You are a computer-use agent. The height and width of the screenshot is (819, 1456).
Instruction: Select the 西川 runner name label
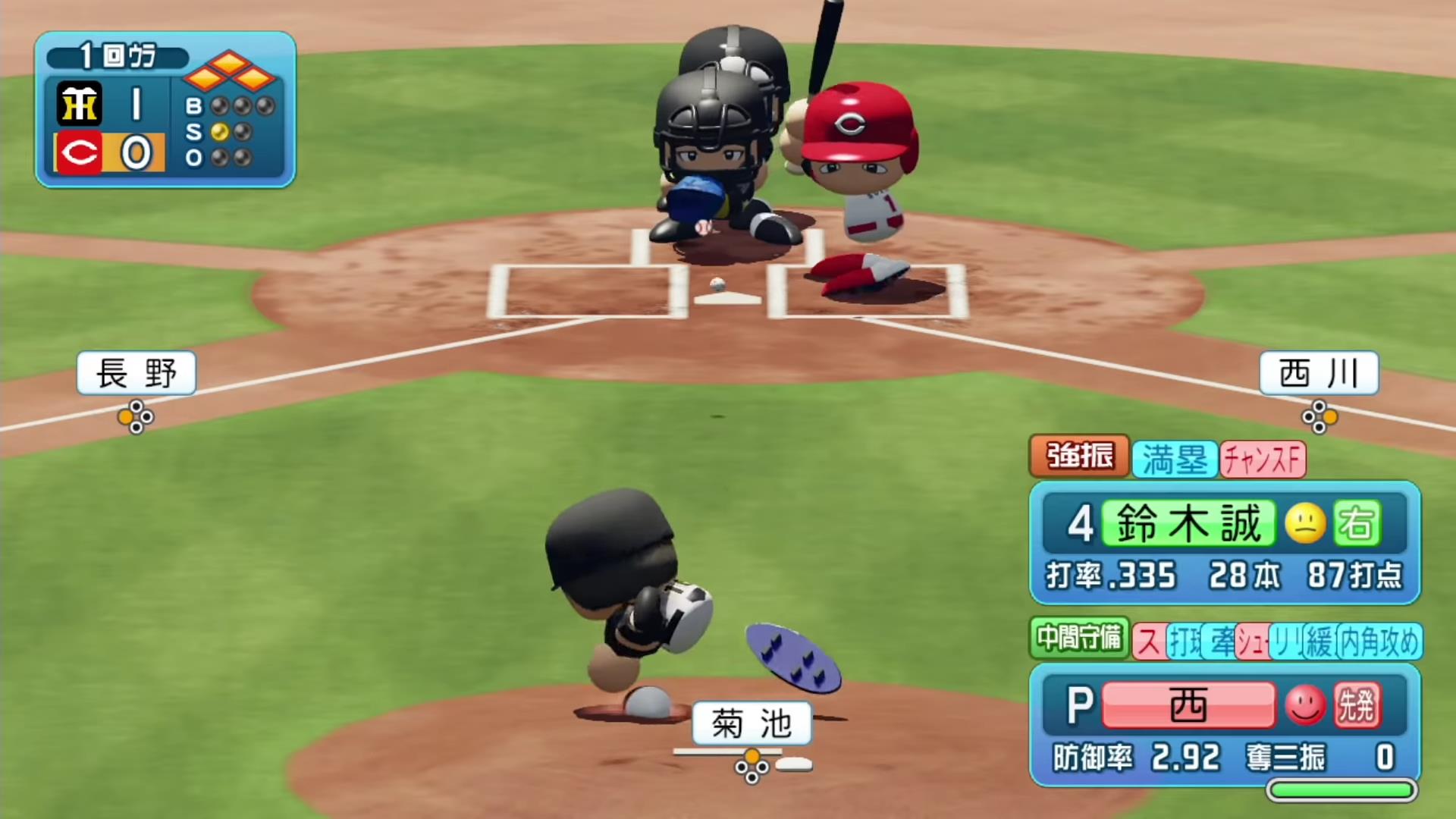1319,373
